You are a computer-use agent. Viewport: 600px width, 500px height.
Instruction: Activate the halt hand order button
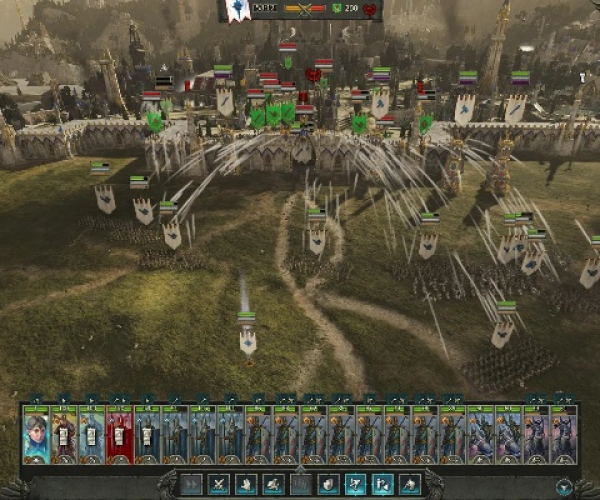[x=244, y=485]
